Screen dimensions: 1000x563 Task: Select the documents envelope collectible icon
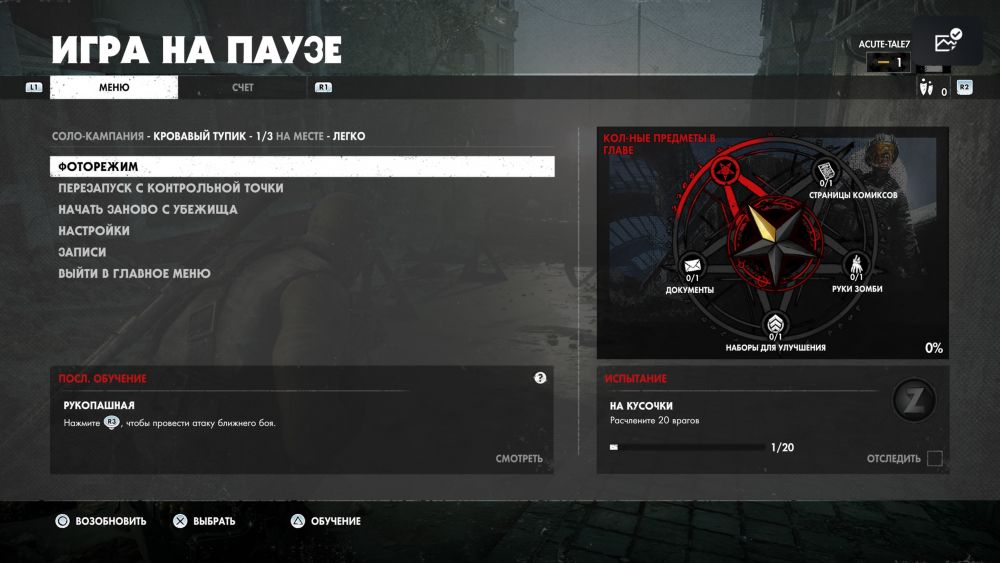click(692, 267)
